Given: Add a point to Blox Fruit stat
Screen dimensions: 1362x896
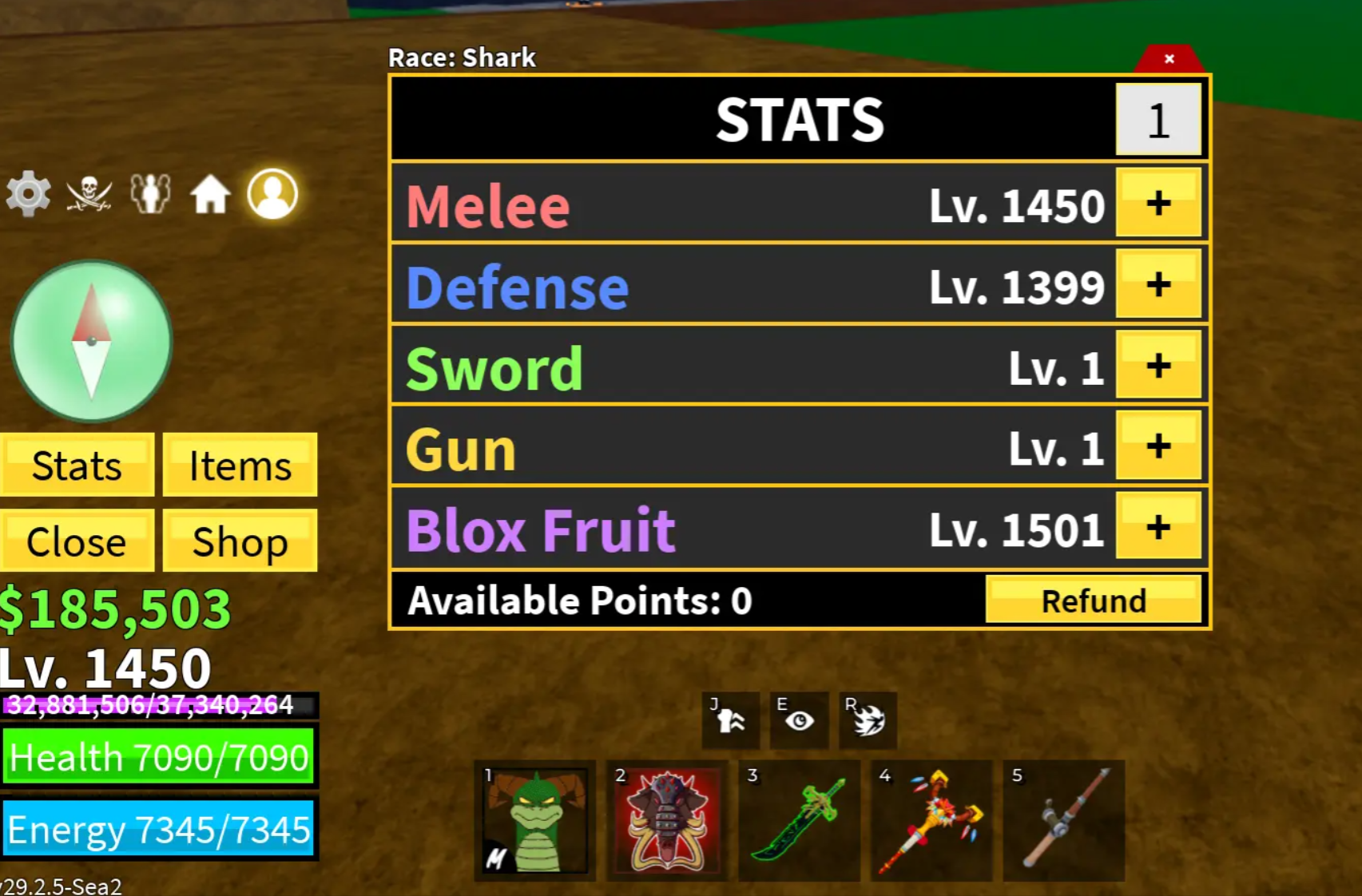Looking at the screenshot, I should [1158, 528].
